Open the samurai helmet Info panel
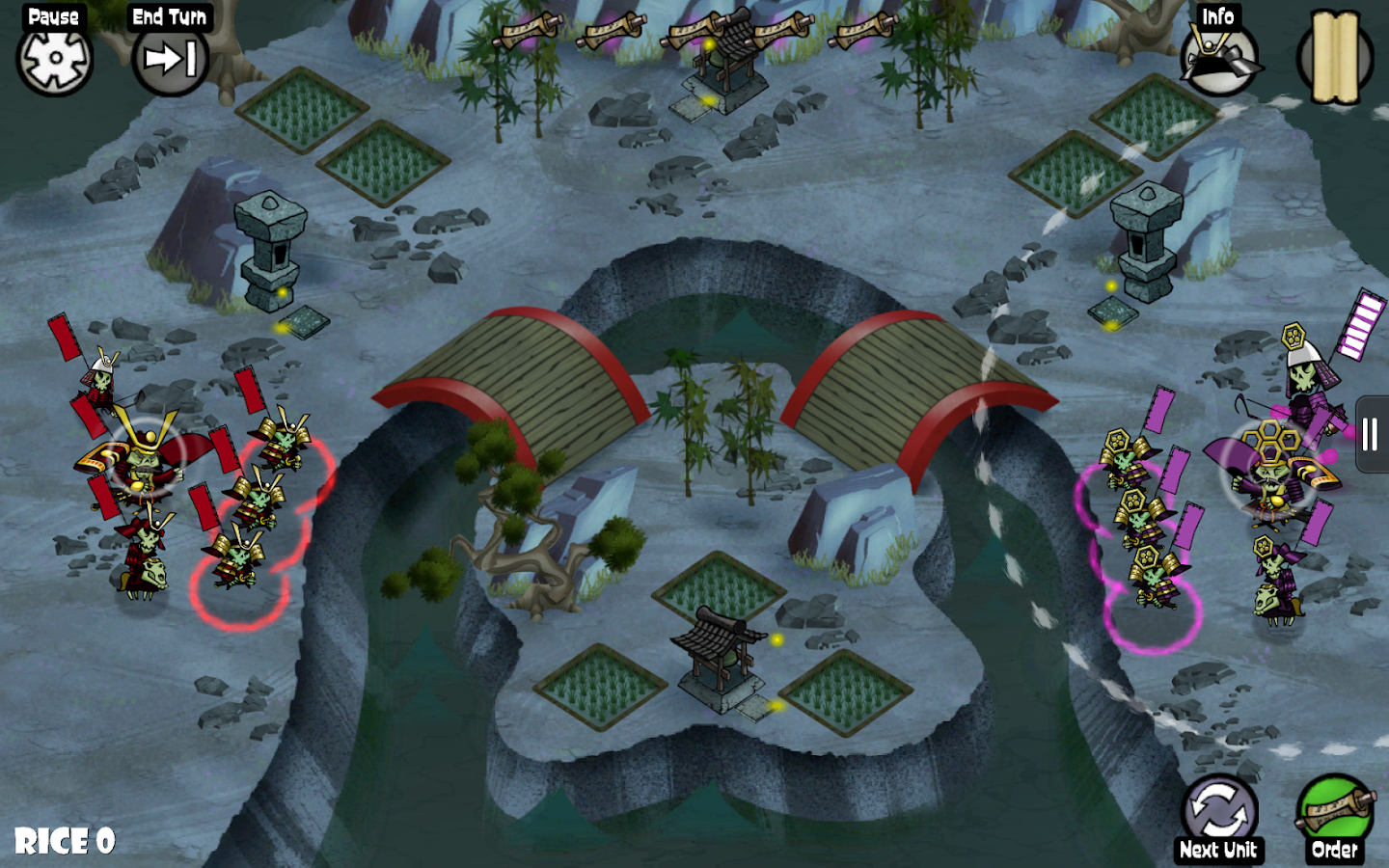The width and height of the screenshot is (1389, 868). click(1218, 57)
